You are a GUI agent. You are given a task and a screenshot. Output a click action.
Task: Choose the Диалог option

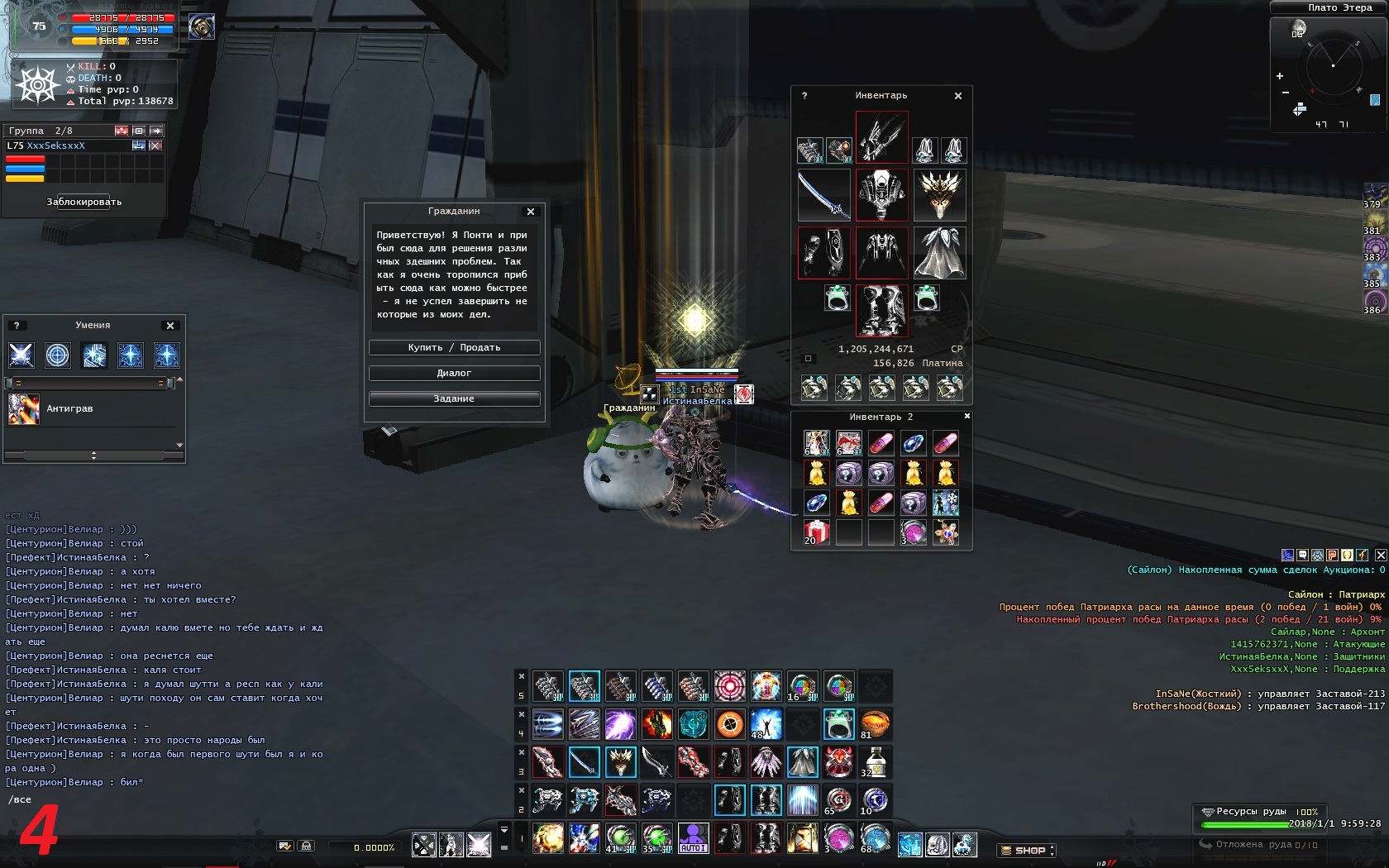454,374
